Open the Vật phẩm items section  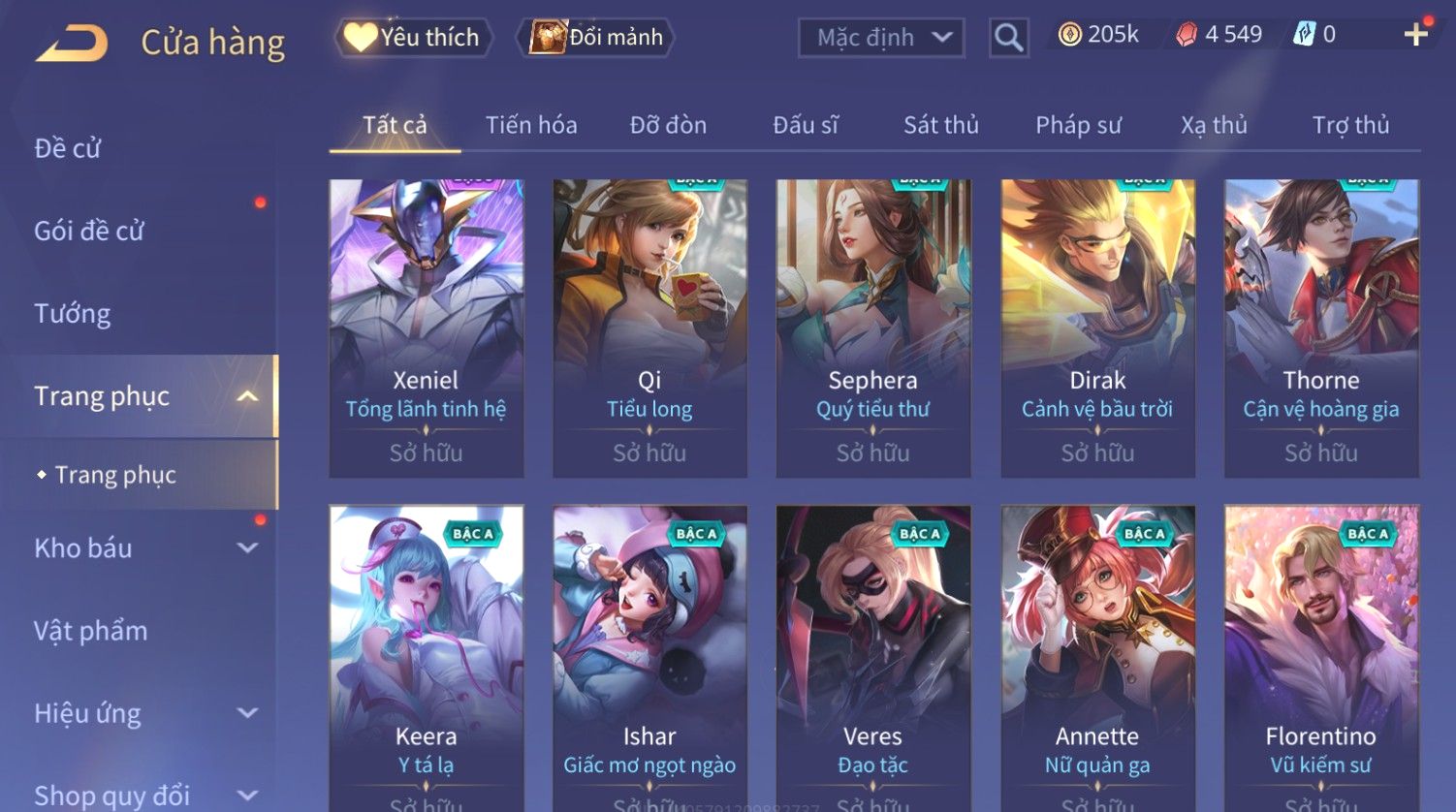91,631
